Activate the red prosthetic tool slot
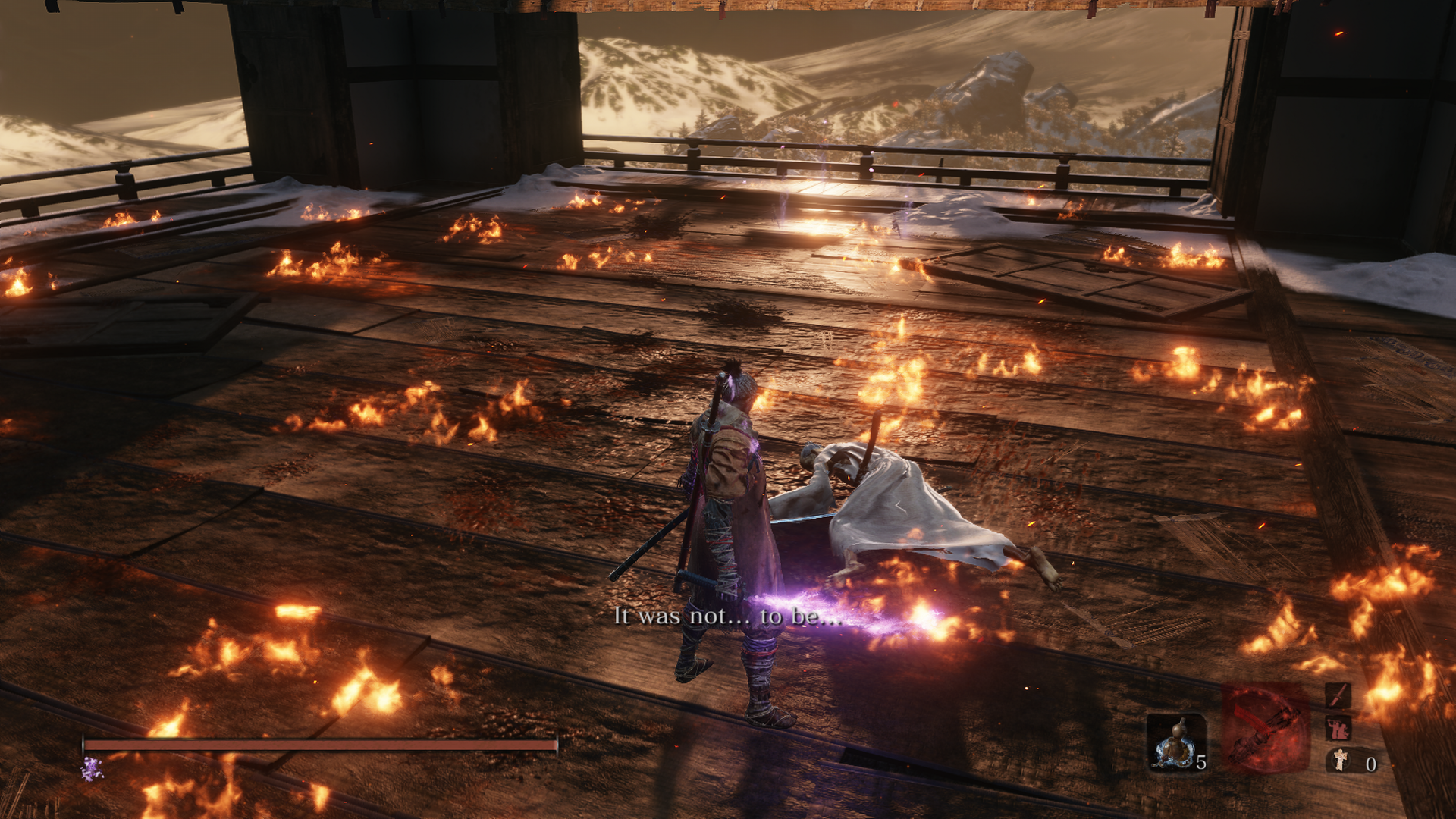The image size is (1456, 819). pyautogui.click(x=1265, y=728)
